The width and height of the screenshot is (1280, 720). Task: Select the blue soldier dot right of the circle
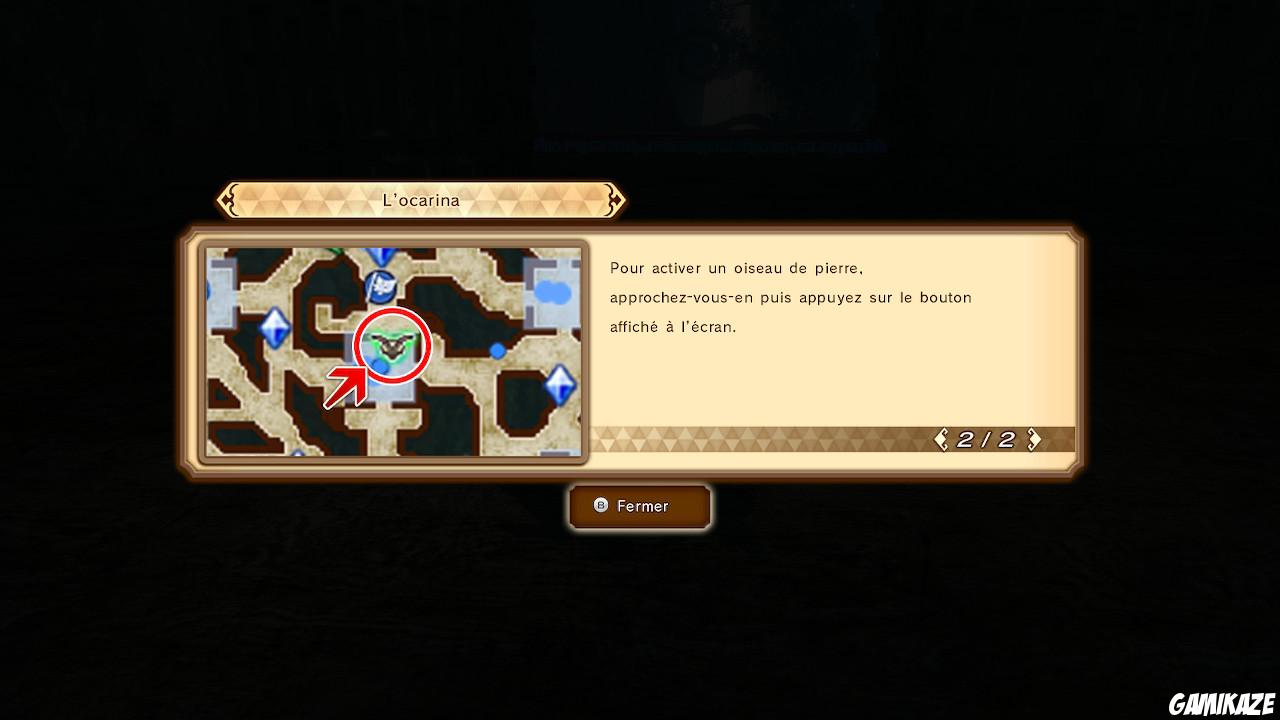tap(497, 349)
